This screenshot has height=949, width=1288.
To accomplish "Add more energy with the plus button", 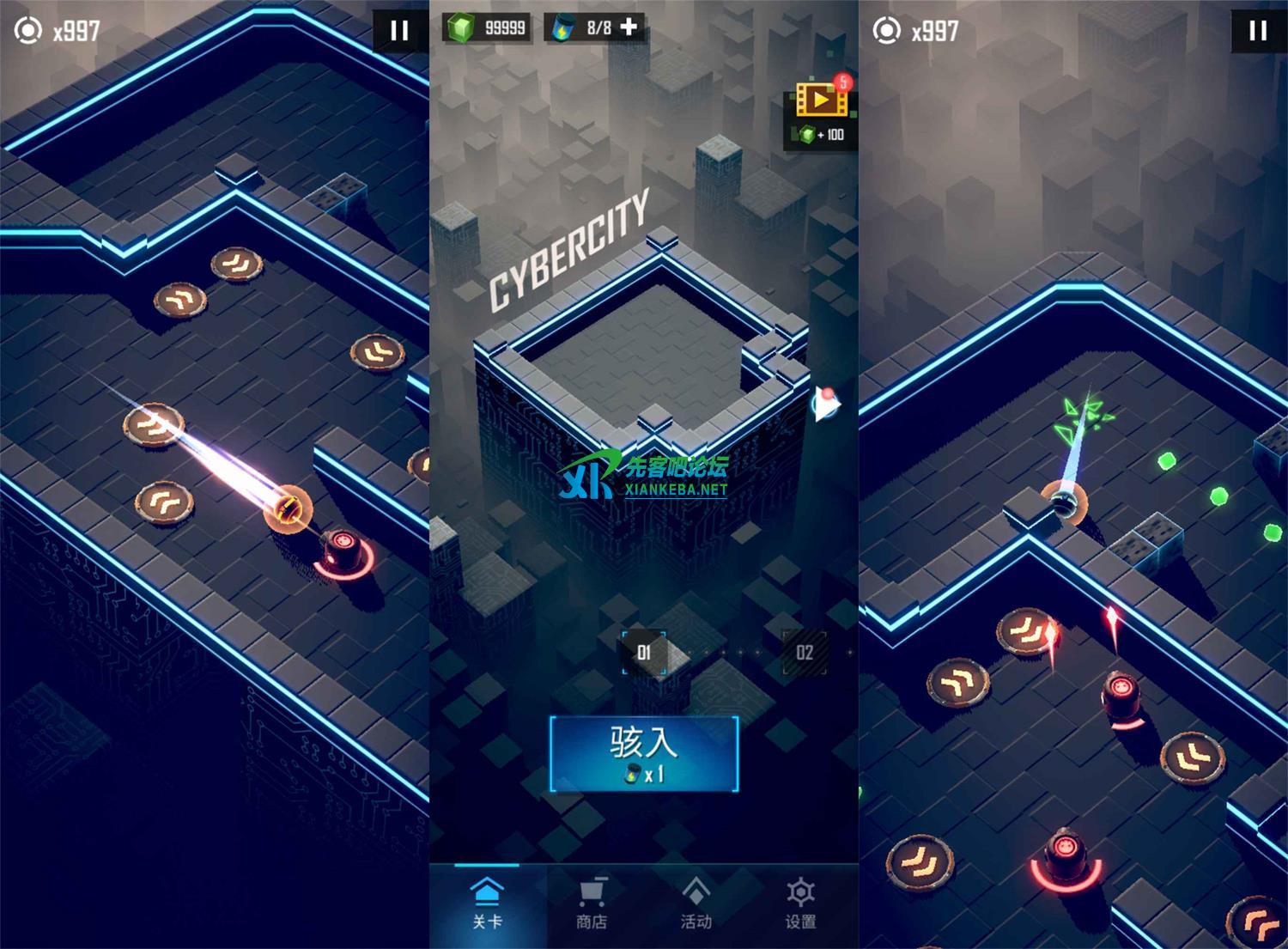I will point(629,27).
